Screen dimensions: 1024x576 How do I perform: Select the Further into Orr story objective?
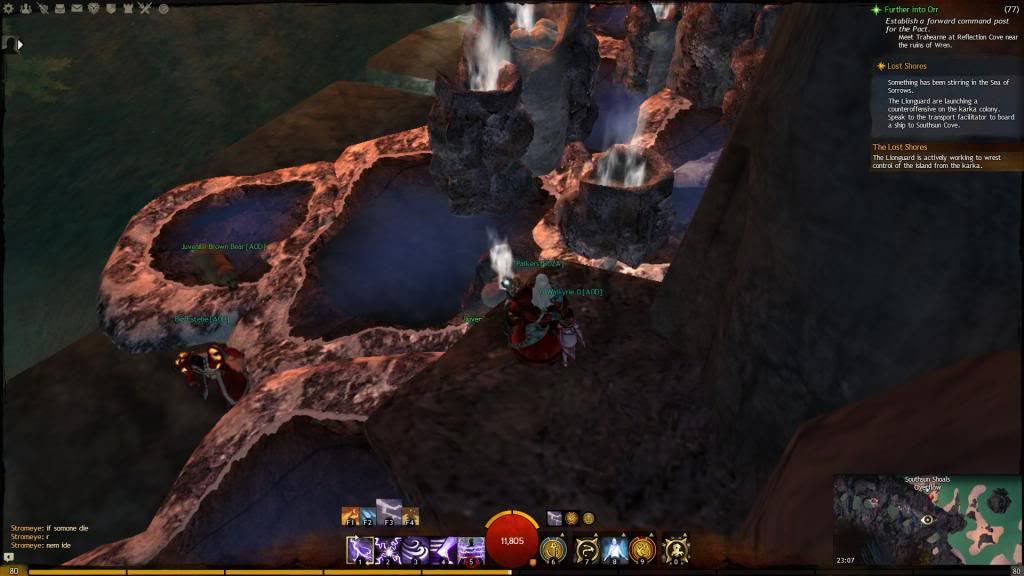(905, 9)
